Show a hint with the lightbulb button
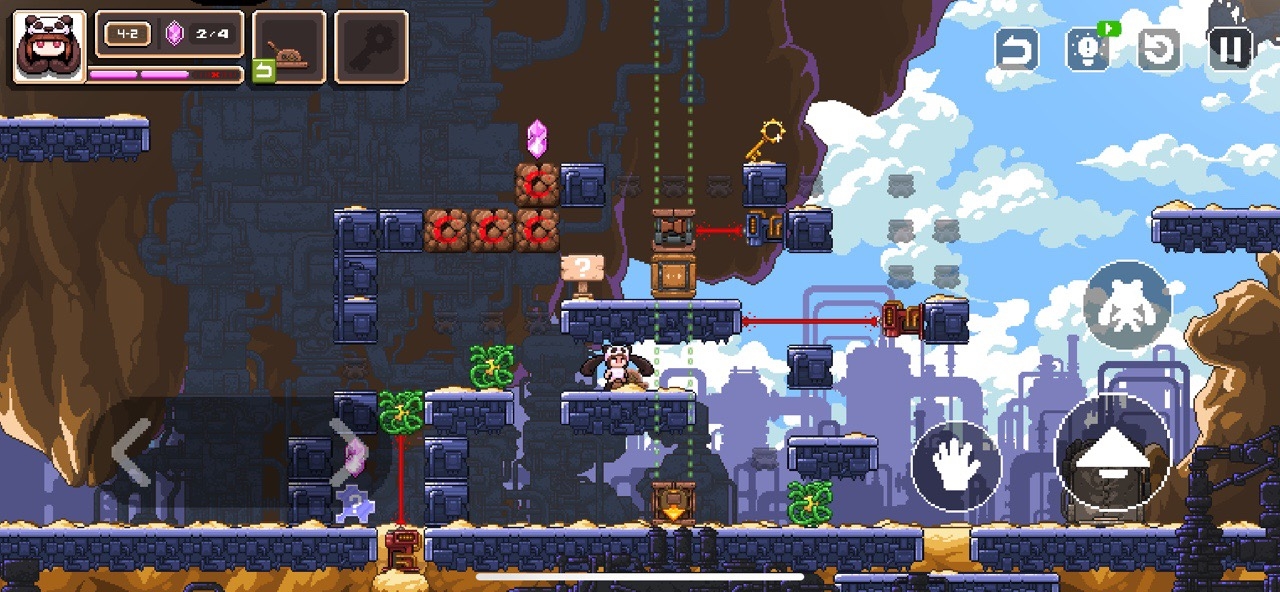This screenshot has width=1280, height=592. pyautogui.click(x=1087, y=49)
